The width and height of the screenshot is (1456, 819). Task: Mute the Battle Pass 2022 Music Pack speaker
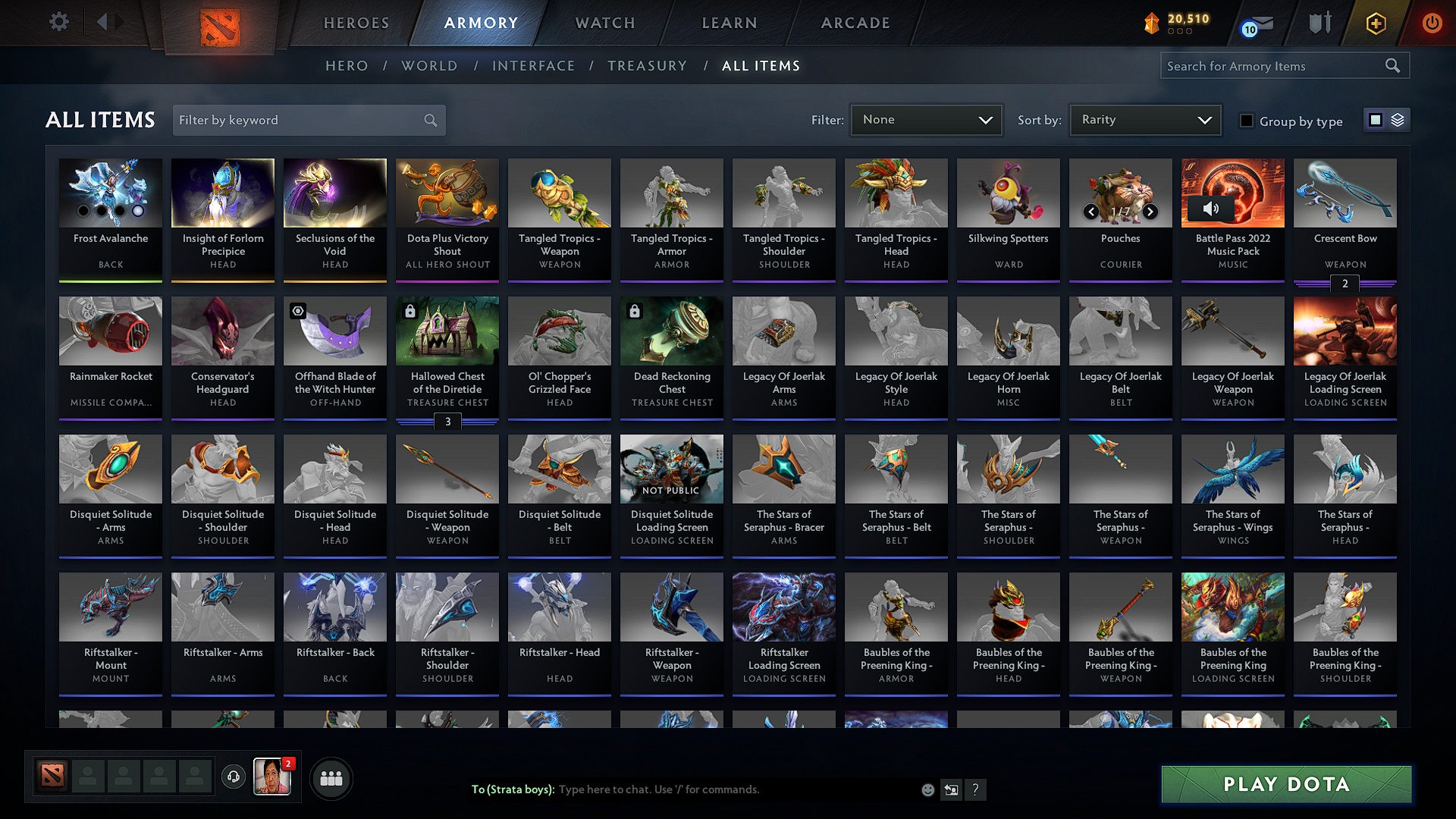(x=1211, y=209)
